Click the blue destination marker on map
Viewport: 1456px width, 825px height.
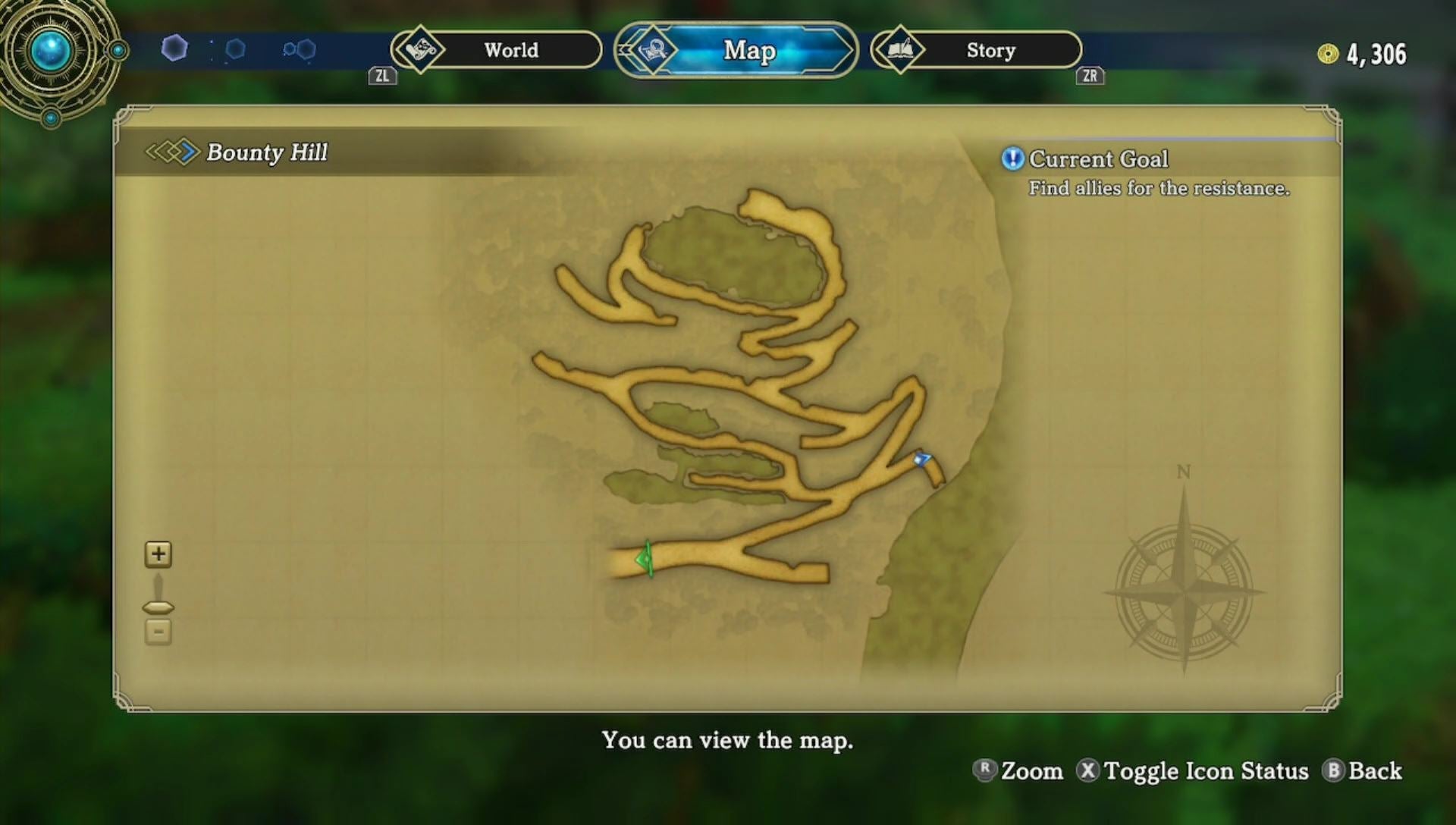click(921, 459)
